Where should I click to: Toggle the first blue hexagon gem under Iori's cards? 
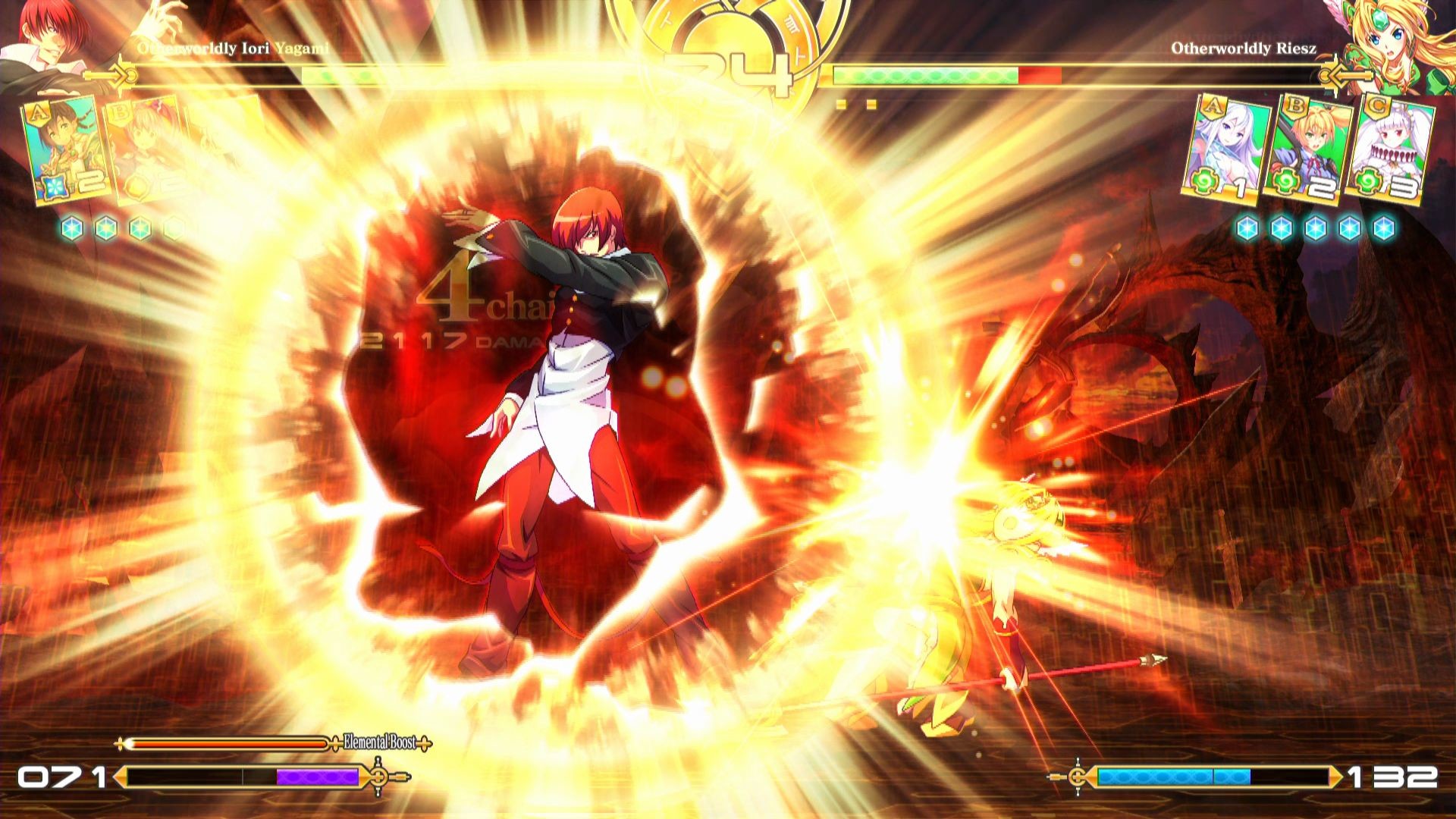[x=72, y=226]
